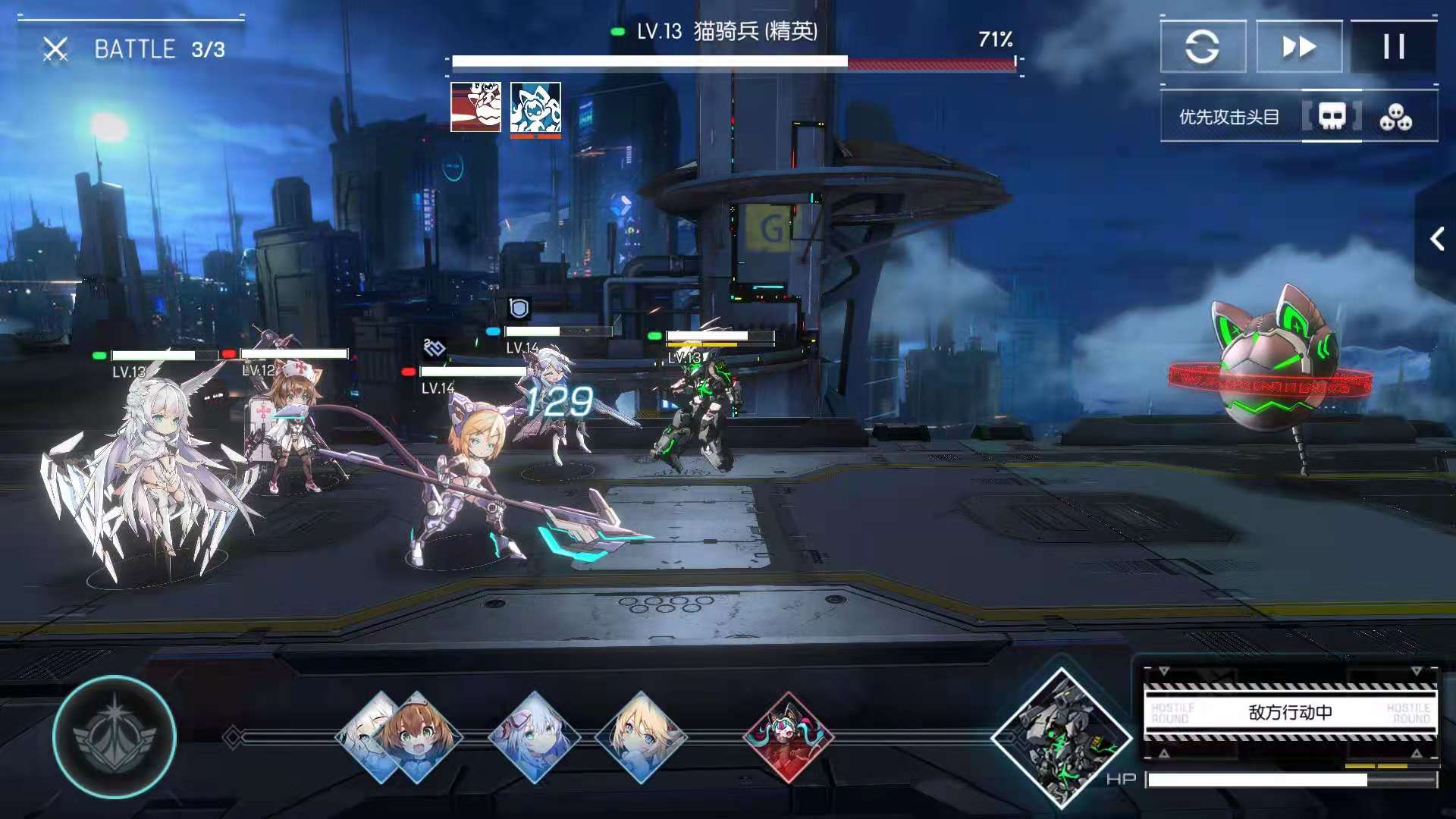The height and width of the screenshot is (819, 1456).
Task: Activate fast-forward battle speed
Action: pyautogui.click(x=1299, y=47)
